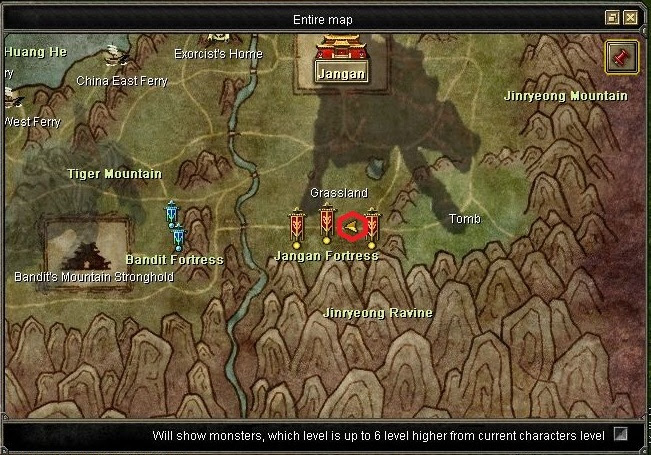Select the upper blue Bandit Fortress banner
The width and height of the screenshot is (651, 455).
pos(172,213)
